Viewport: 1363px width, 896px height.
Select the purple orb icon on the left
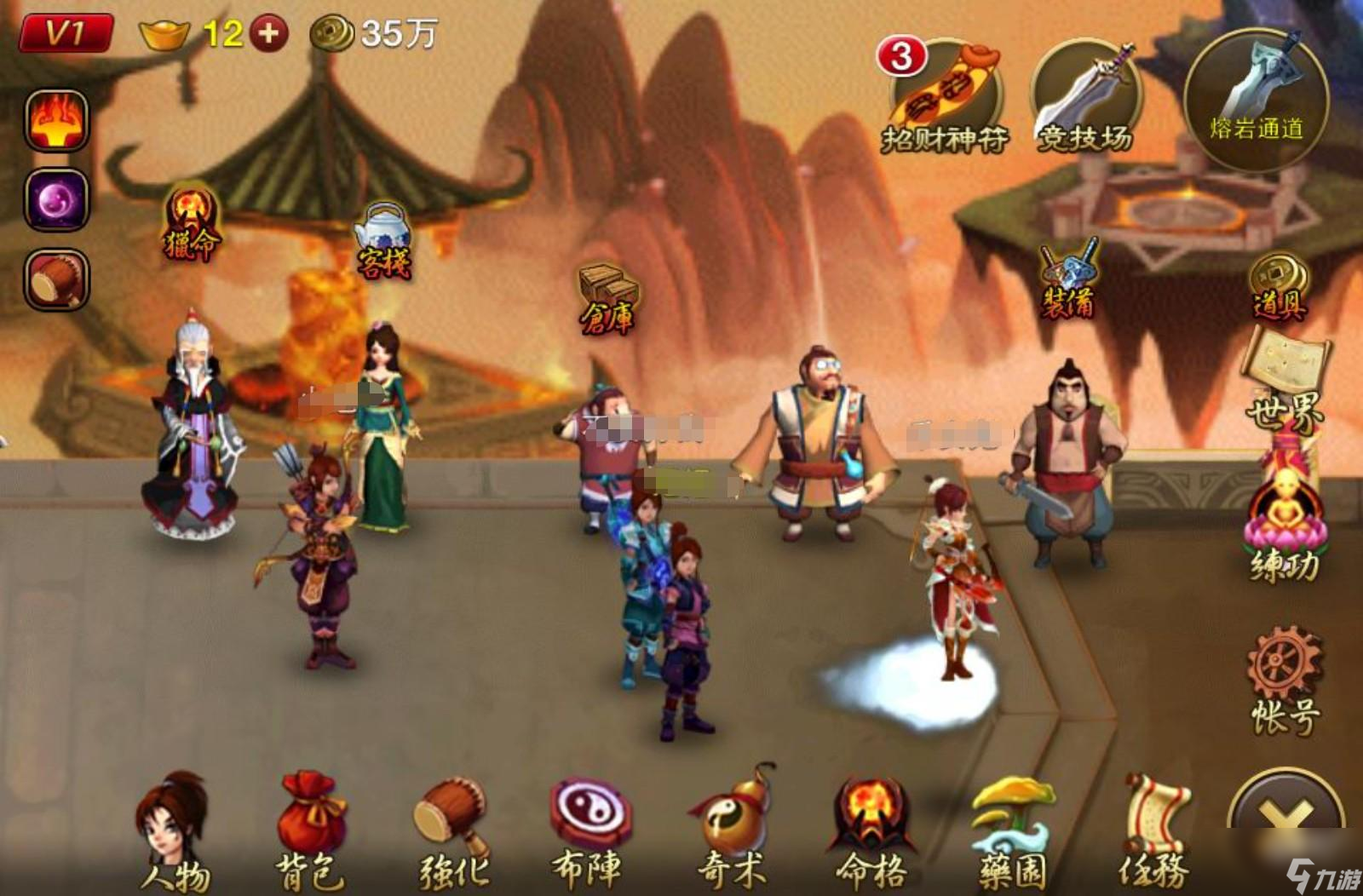[56, 200]
